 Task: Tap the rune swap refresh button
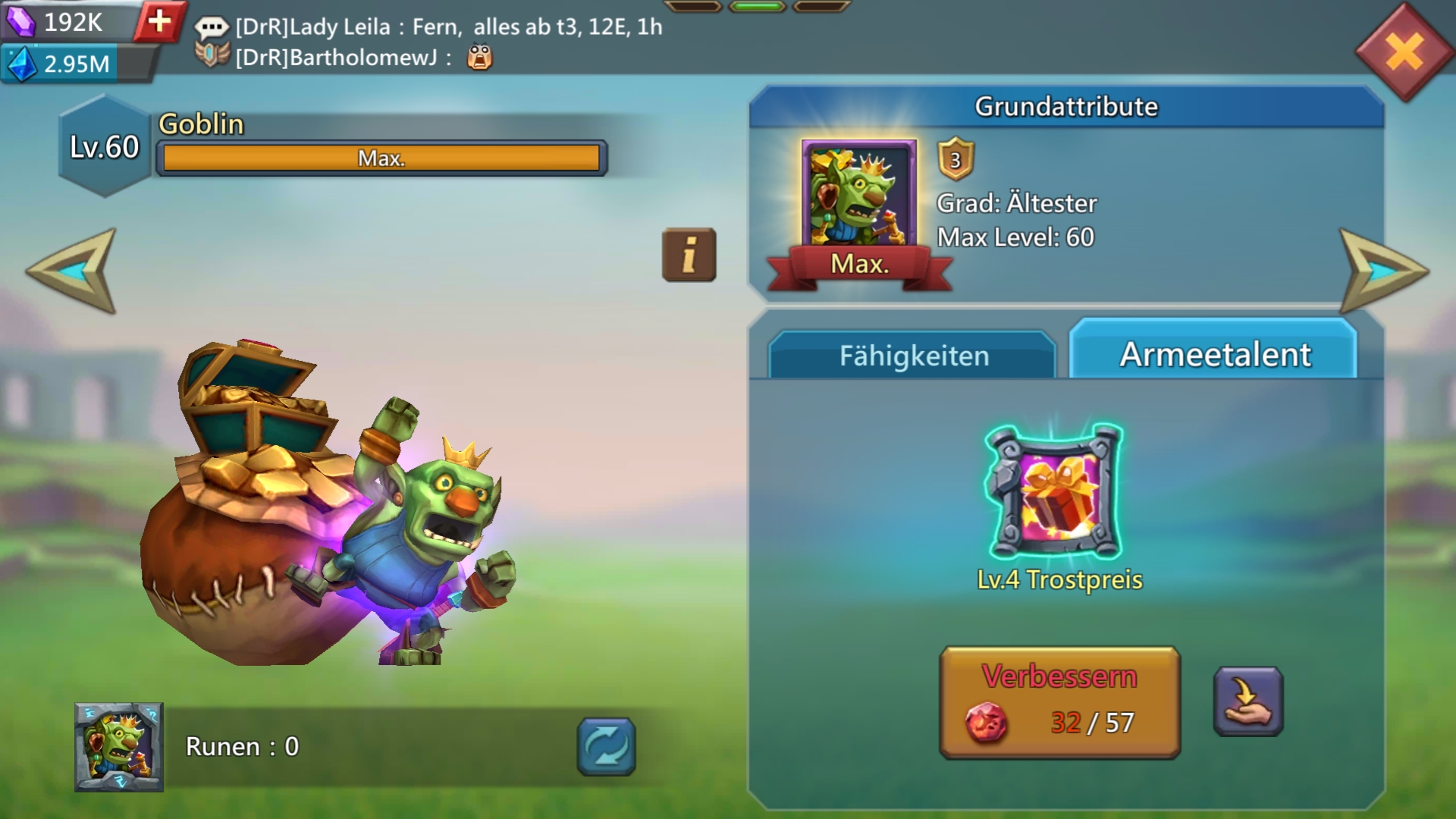(606, 746)
